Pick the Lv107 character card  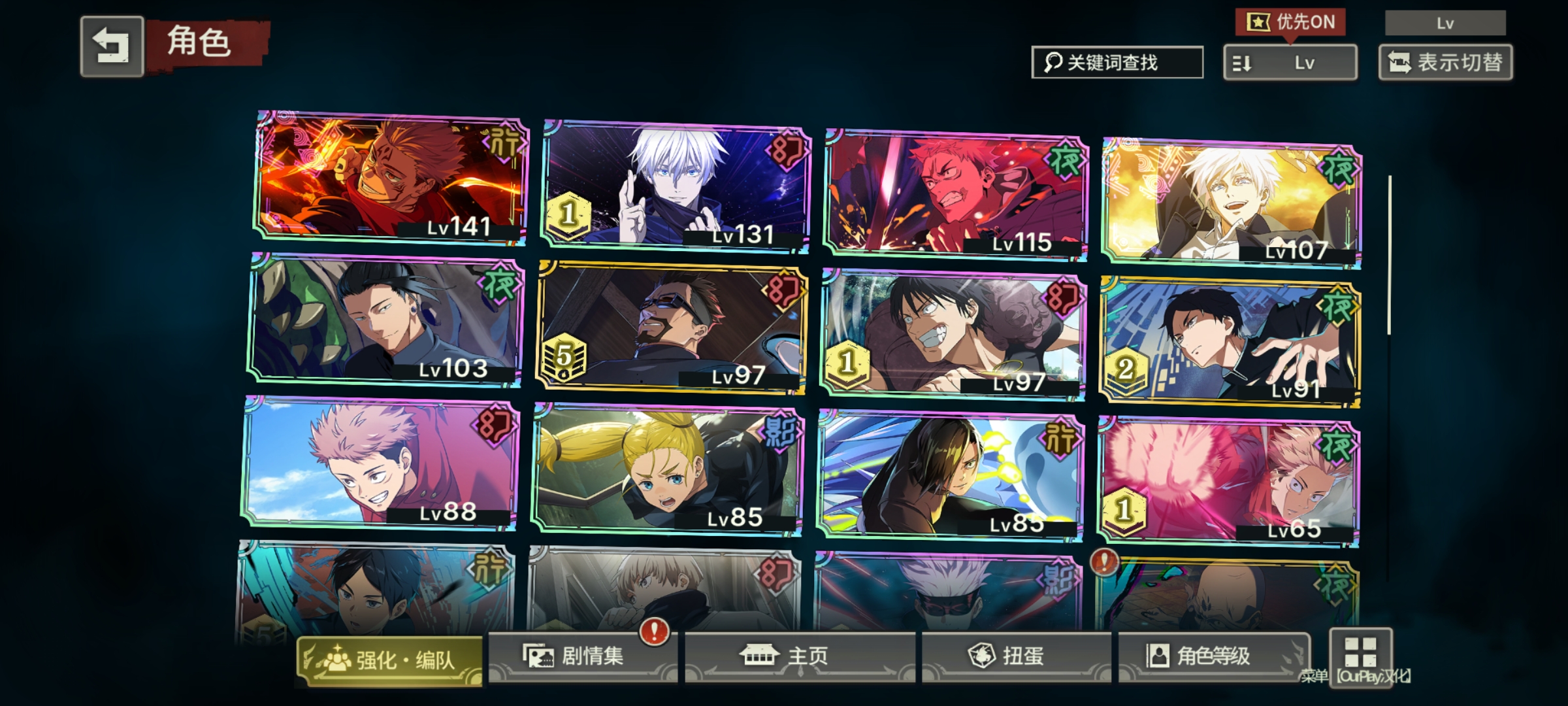[1232, 203]
